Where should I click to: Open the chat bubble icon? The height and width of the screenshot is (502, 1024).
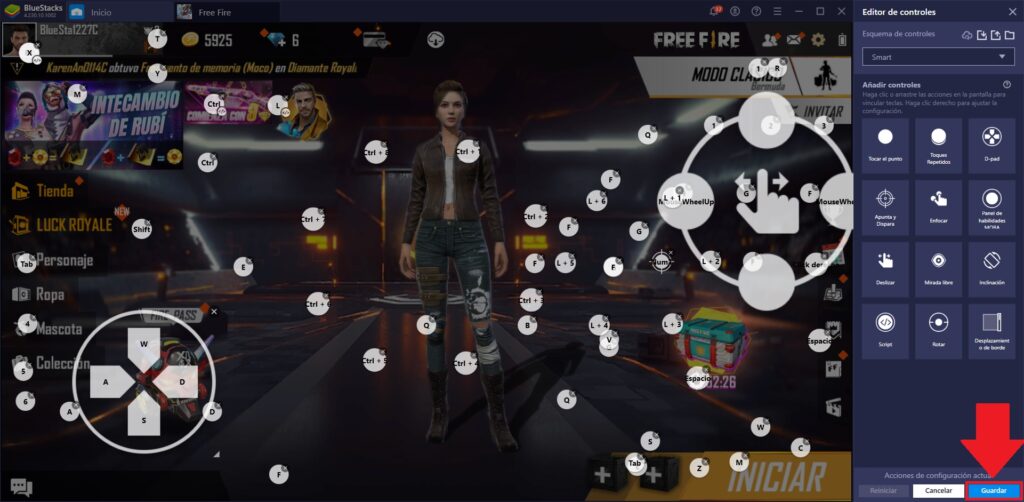21,488
